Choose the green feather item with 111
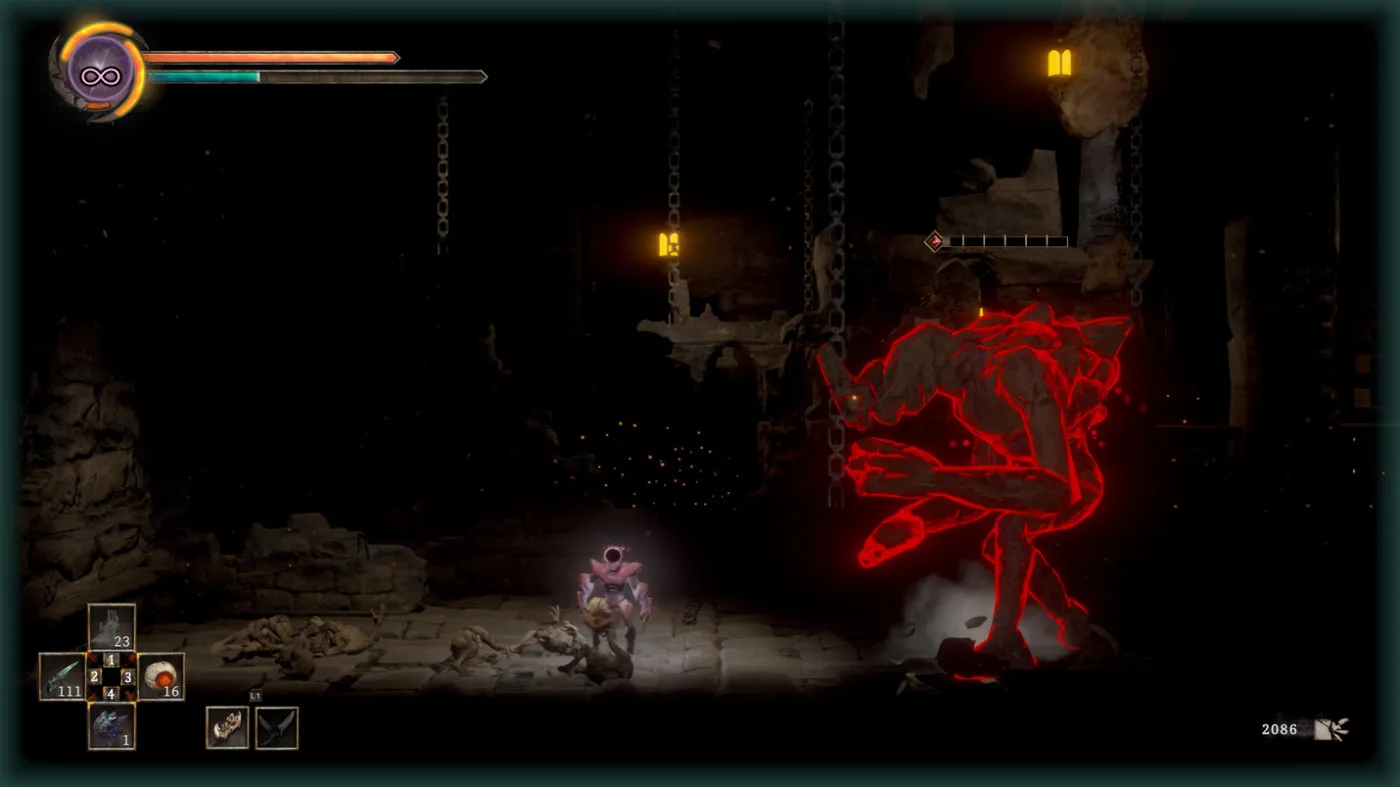The width and height of the screenshot is (1400, 787). [x=62, y=677]
